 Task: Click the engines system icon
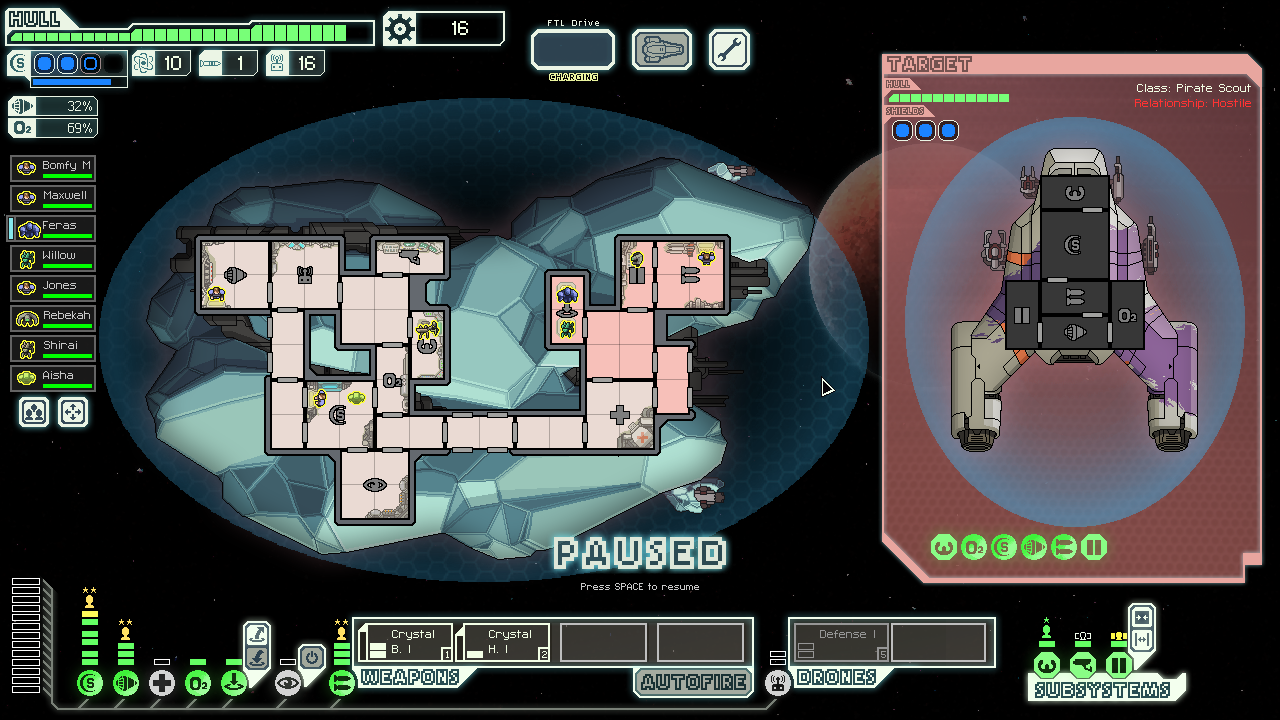tap(126, 684)
